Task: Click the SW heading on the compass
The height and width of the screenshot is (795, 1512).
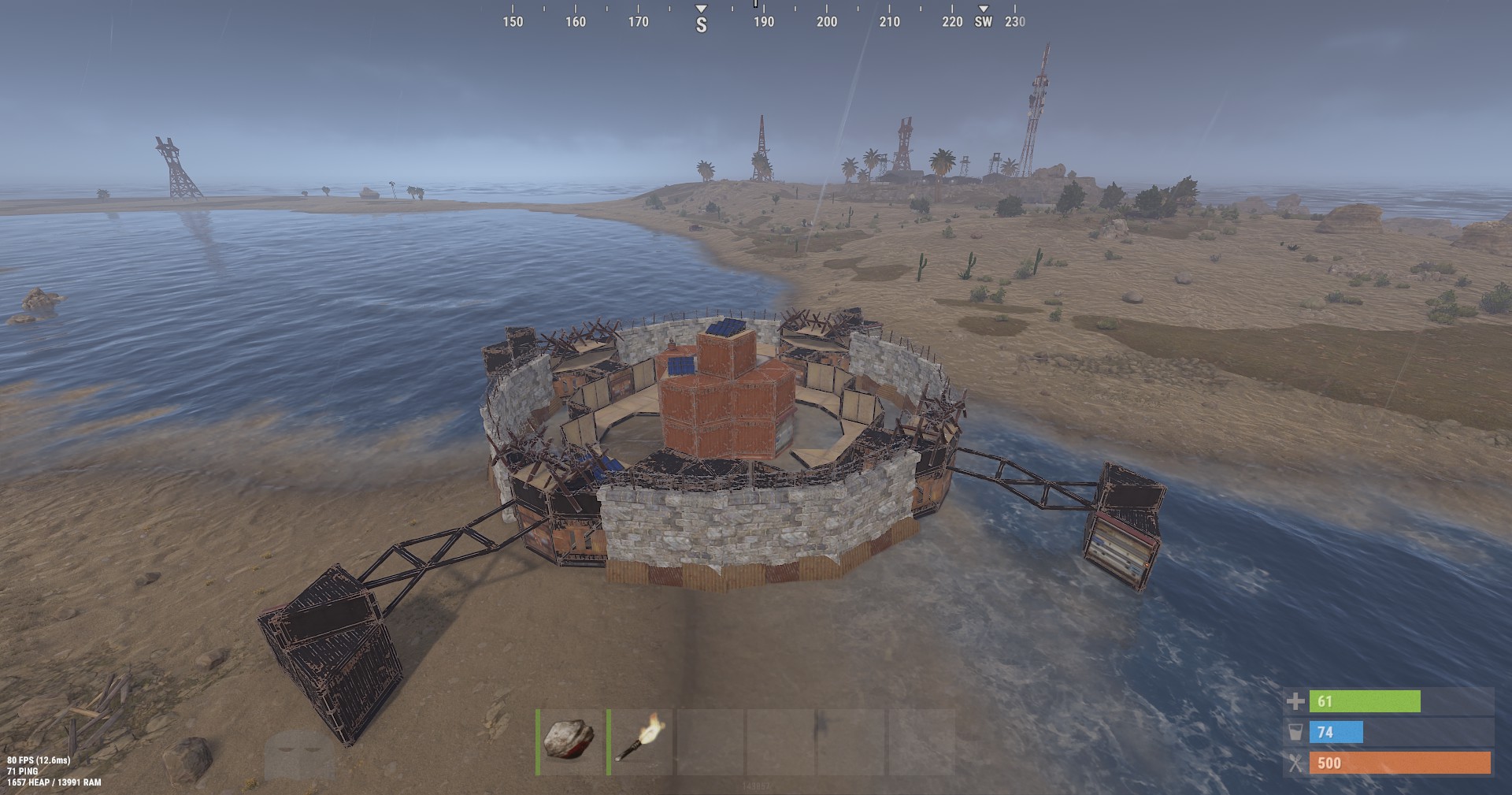Action: click(x=984, y=23)
